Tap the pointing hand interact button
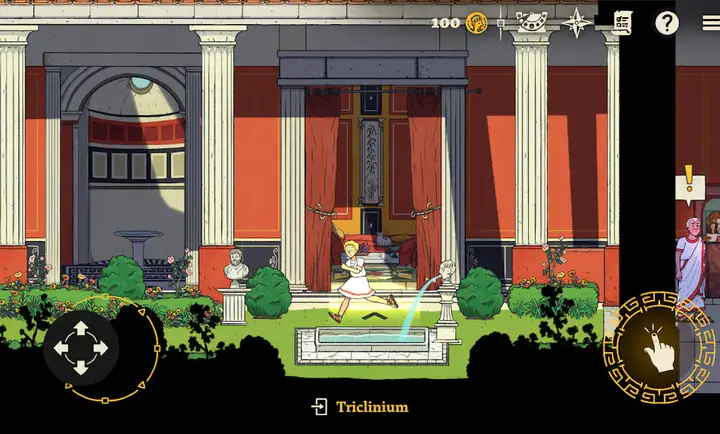Screen dimensions: 720x434 pos(658,346)
